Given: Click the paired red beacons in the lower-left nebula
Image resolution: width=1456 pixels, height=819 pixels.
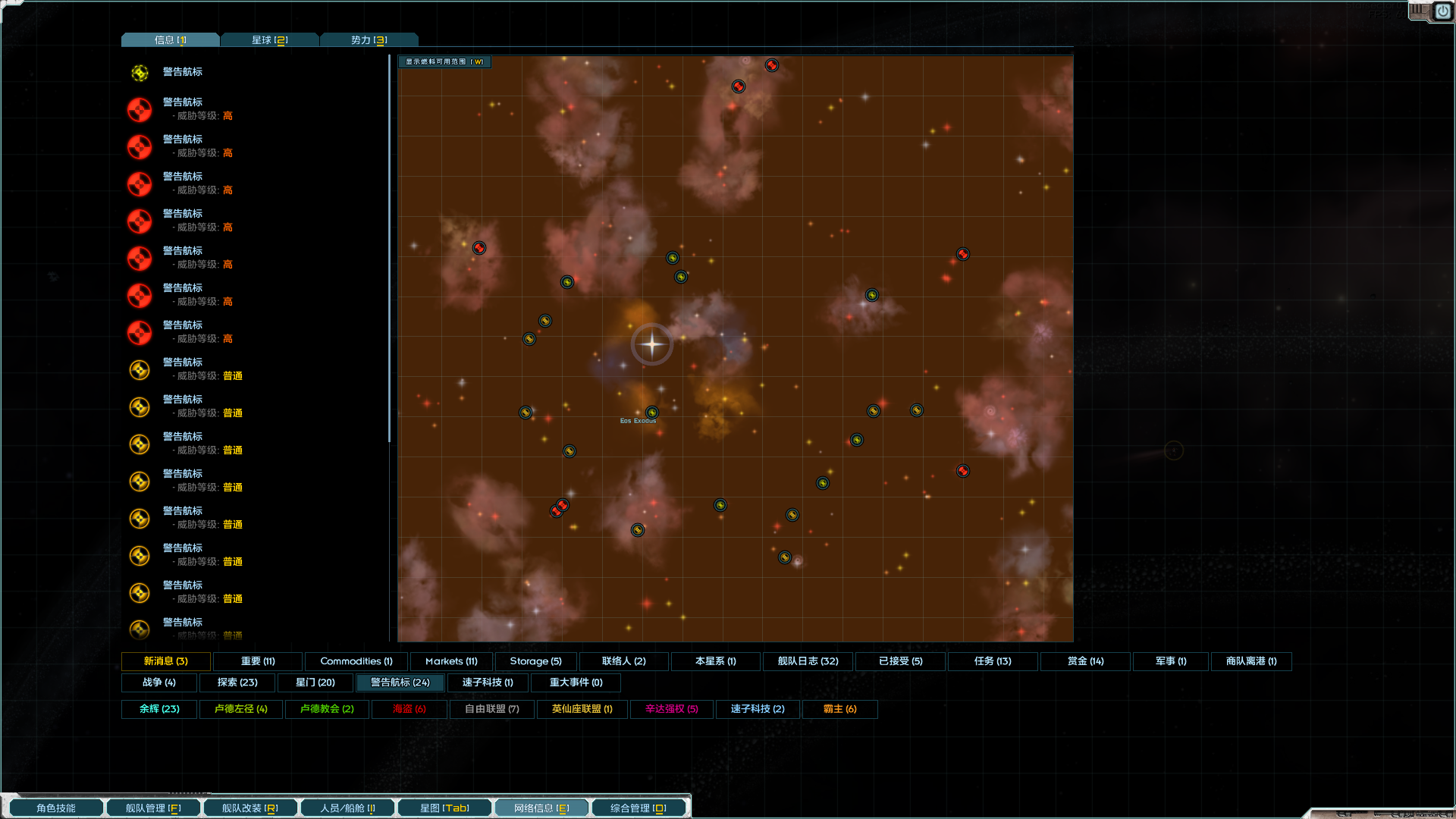Looking at the screenshot, I should point(559,509).
